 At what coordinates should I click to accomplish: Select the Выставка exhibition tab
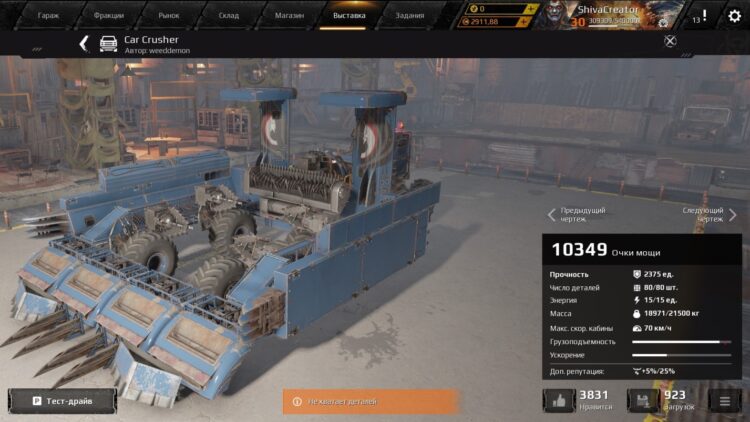coord(349,15)
